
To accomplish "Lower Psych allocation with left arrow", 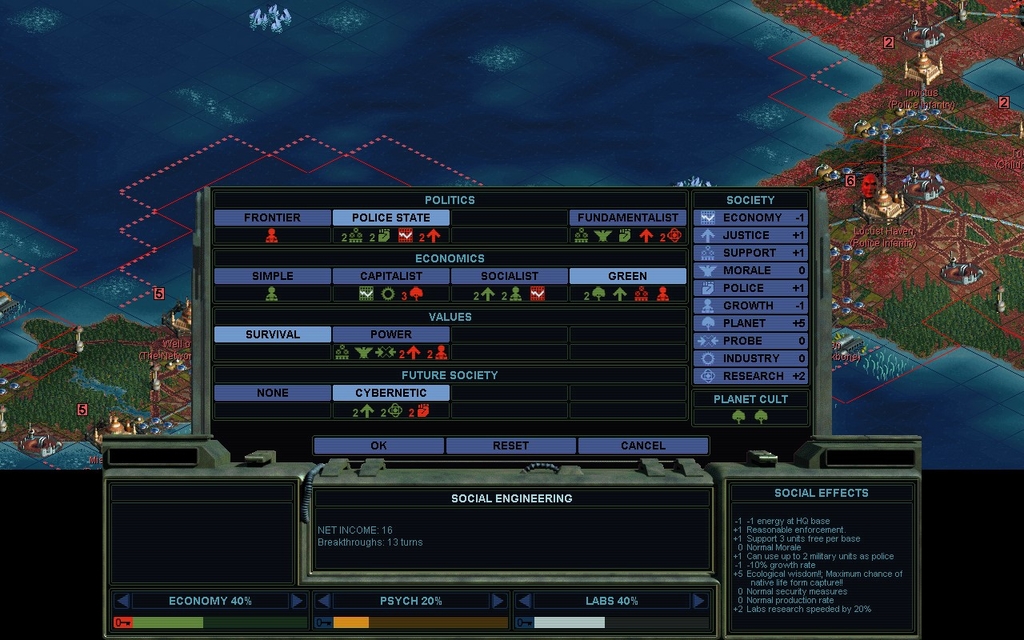I will [323, 601].
